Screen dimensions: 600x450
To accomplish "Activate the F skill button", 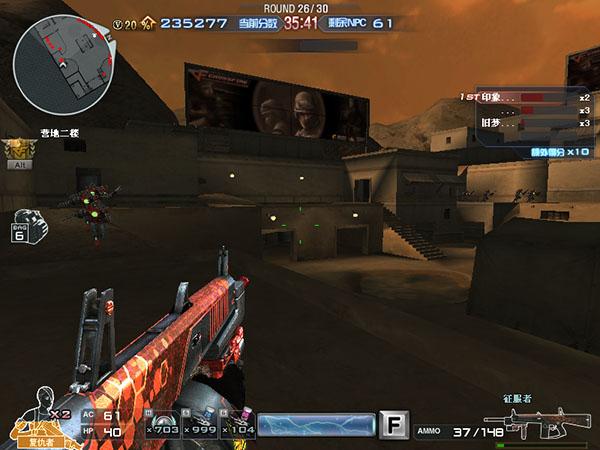I will [x=396, y=426].
